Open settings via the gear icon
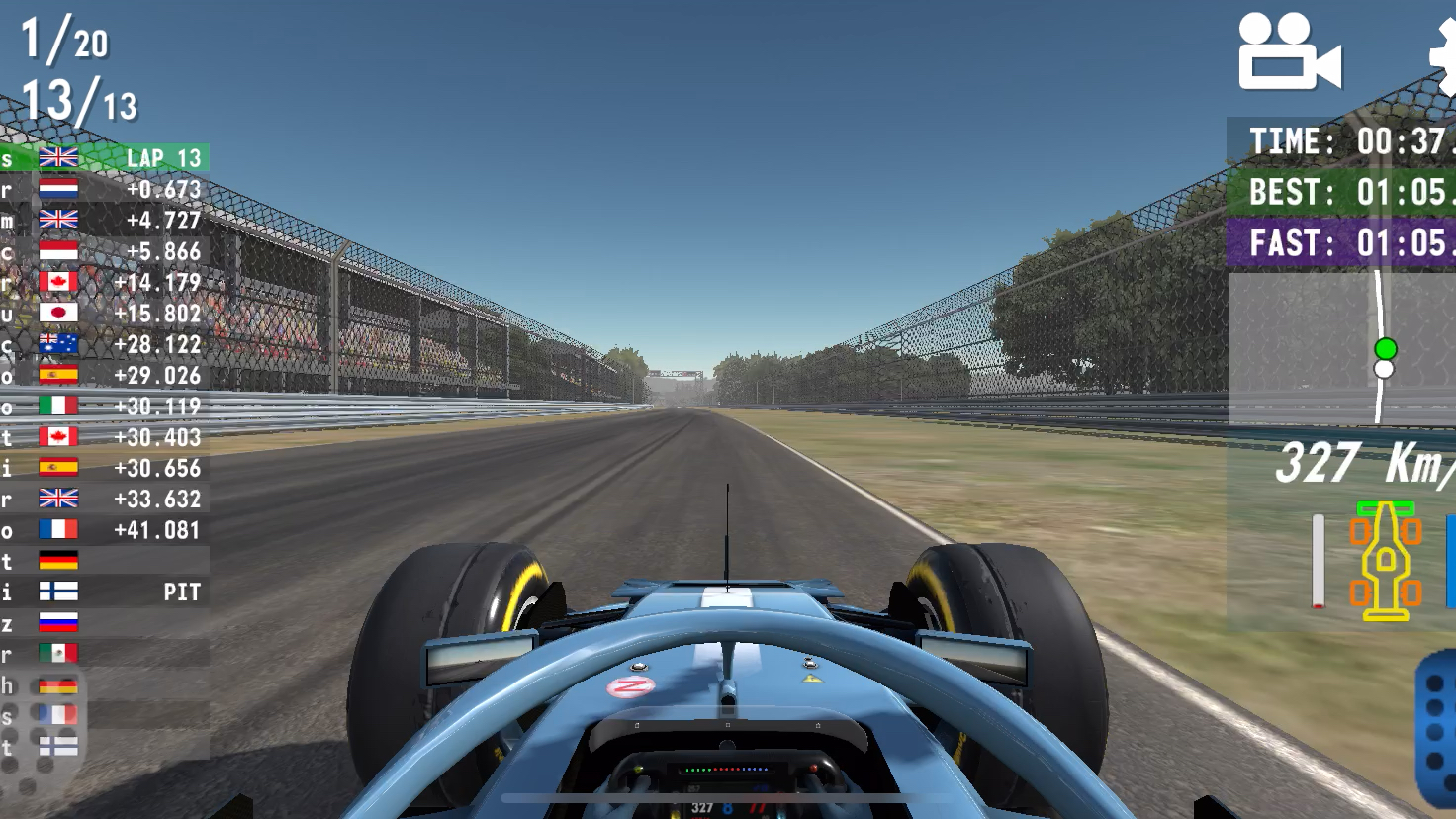The width and height of the screenshot is (1456, 819). pos(1444,54)
